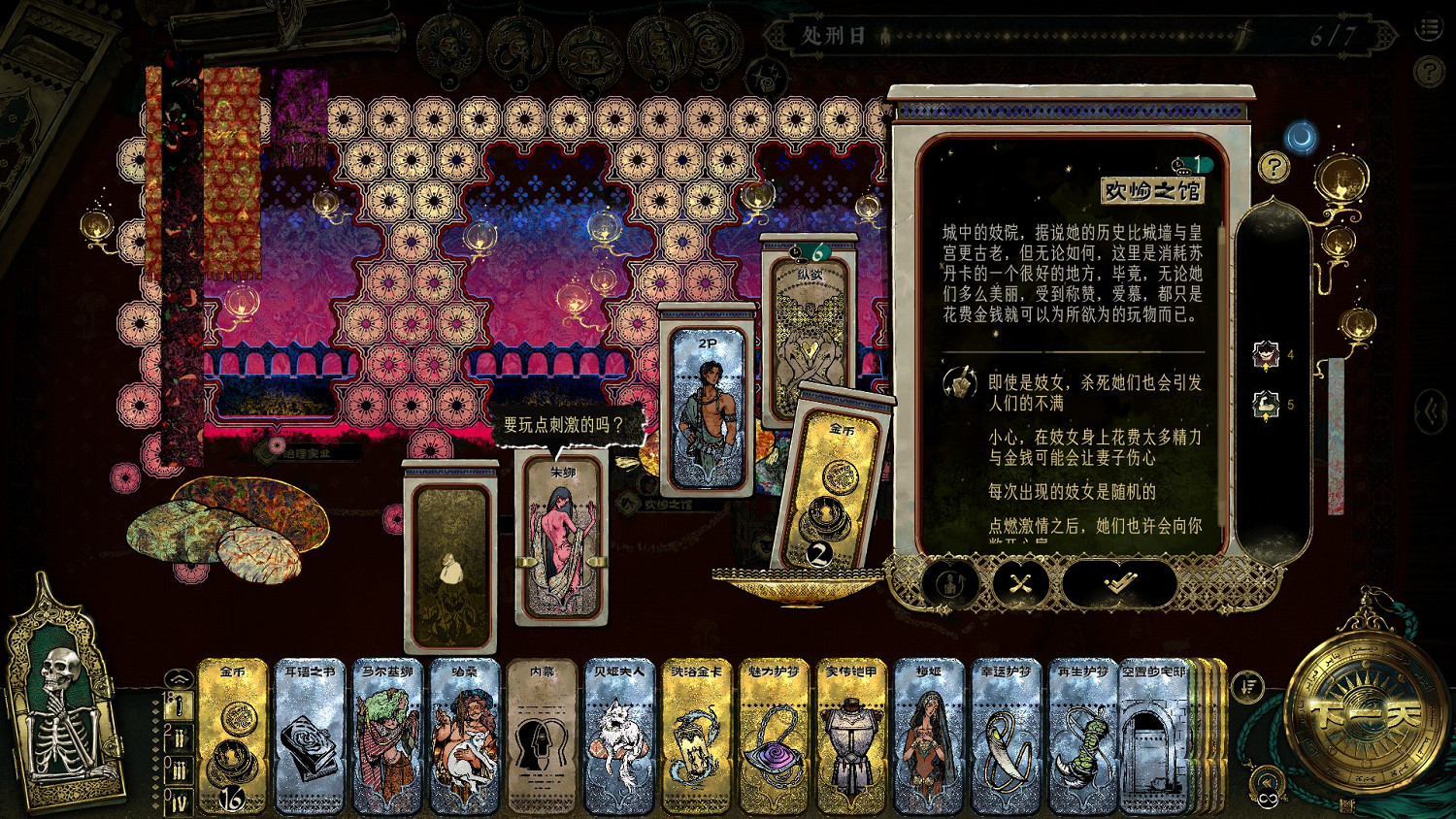Select the card sorting icon beside the calendar dial

point(1248,685)
